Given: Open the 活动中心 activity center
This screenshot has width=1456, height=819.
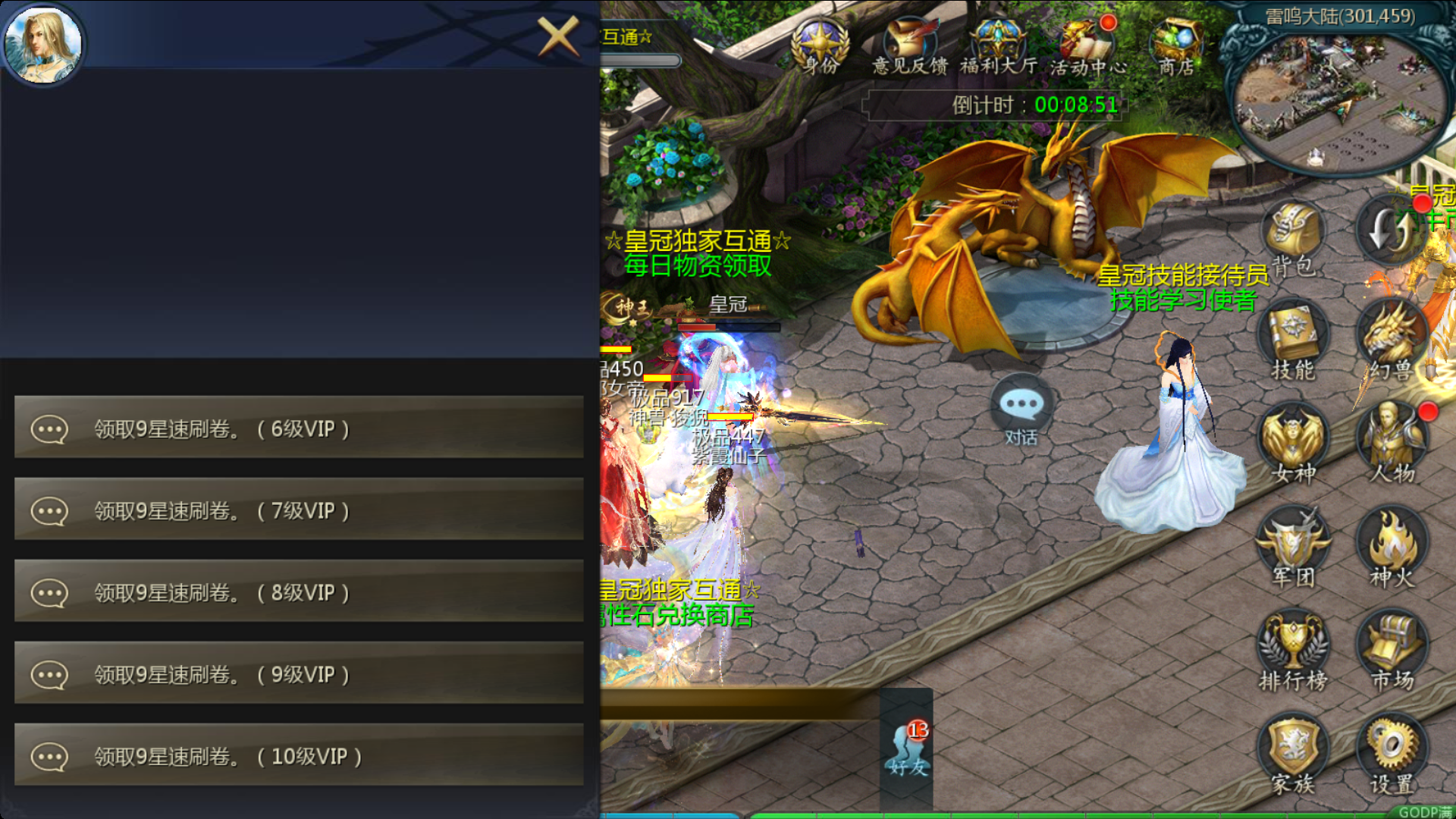Looking at the screenshot, I should 1087,47.
